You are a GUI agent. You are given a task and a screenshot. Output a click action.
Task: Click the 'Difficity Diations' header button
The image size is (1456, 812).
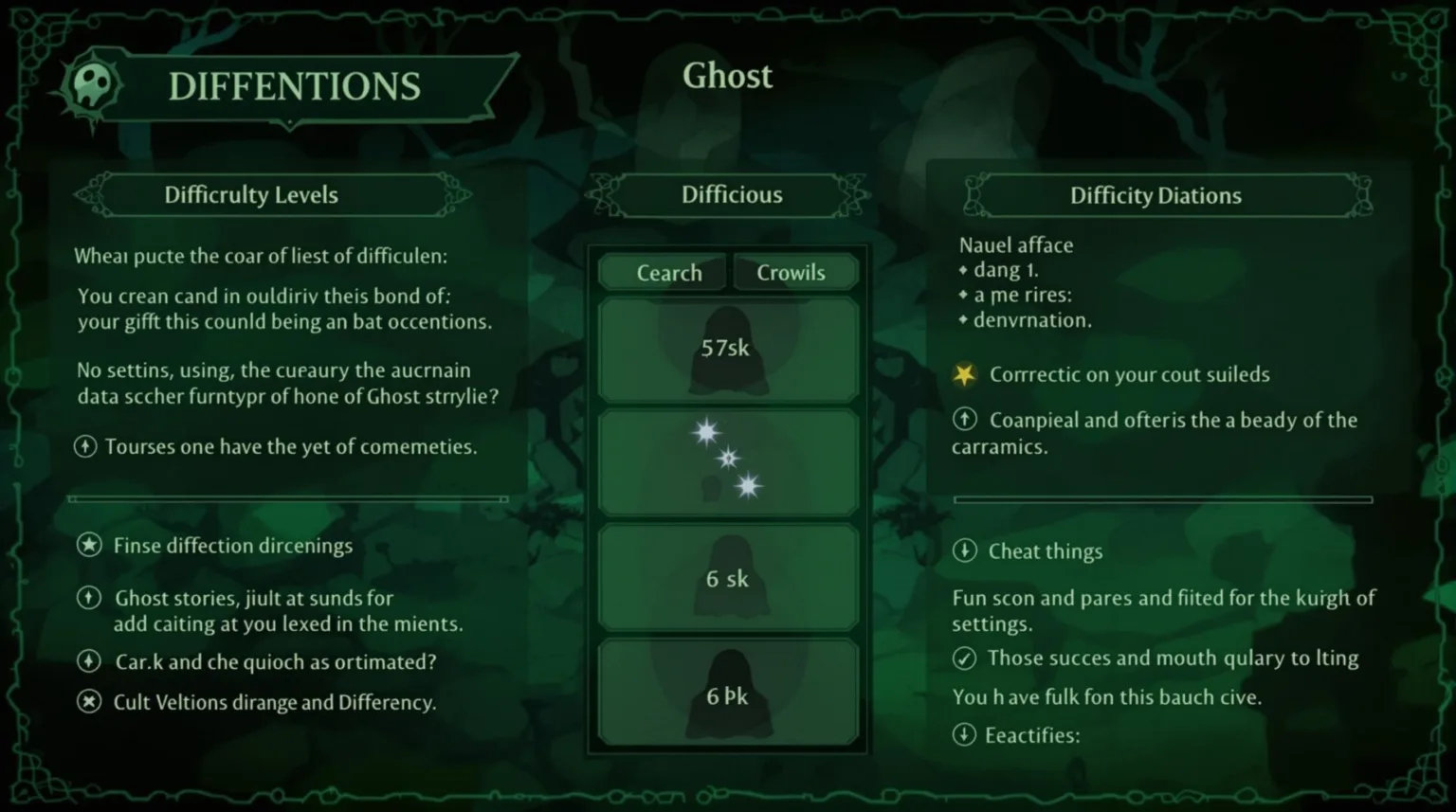(x=1156, y=195)
